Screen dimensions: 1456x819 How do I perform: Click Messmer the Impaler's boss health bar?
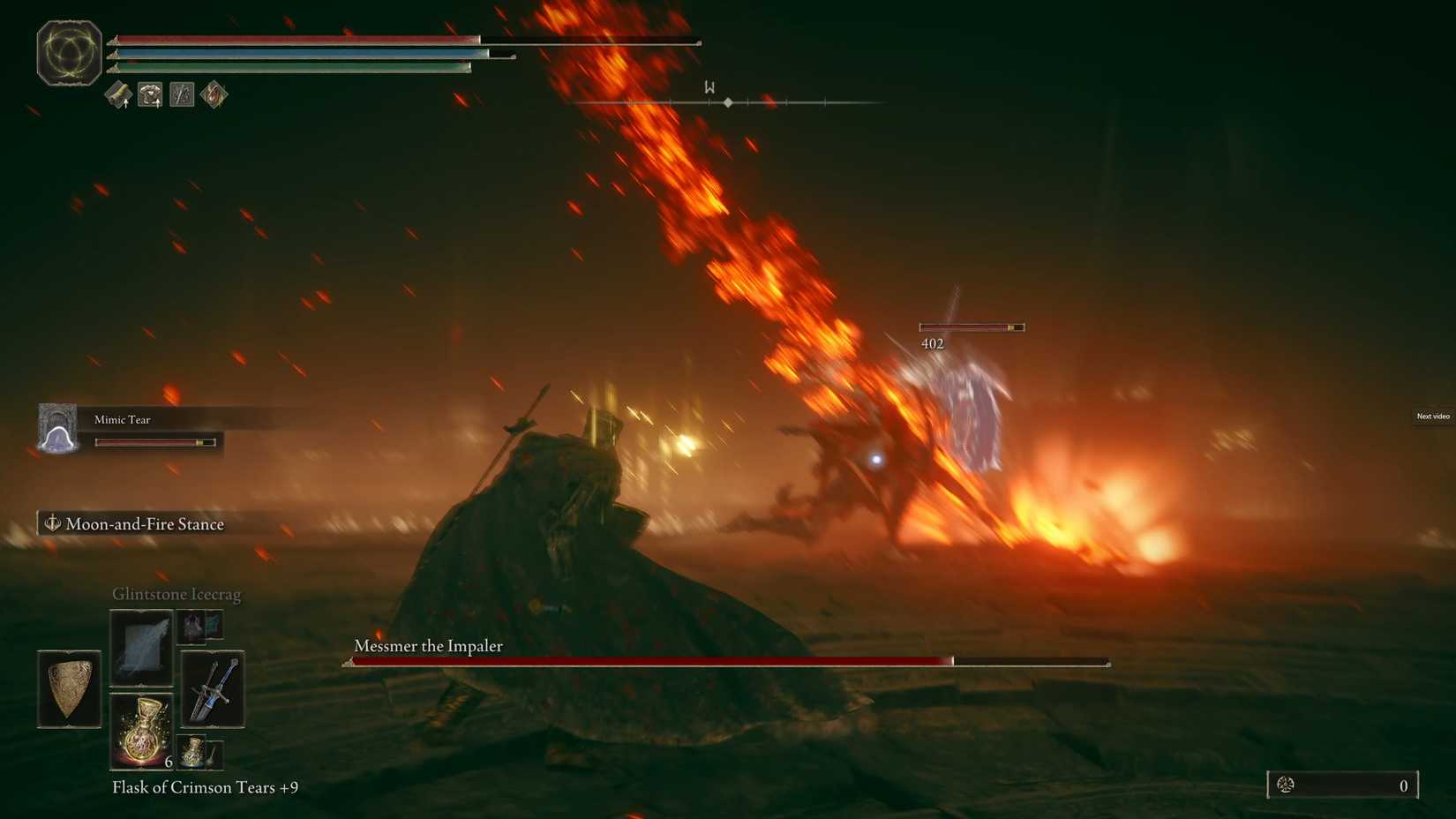pos(725,660)
